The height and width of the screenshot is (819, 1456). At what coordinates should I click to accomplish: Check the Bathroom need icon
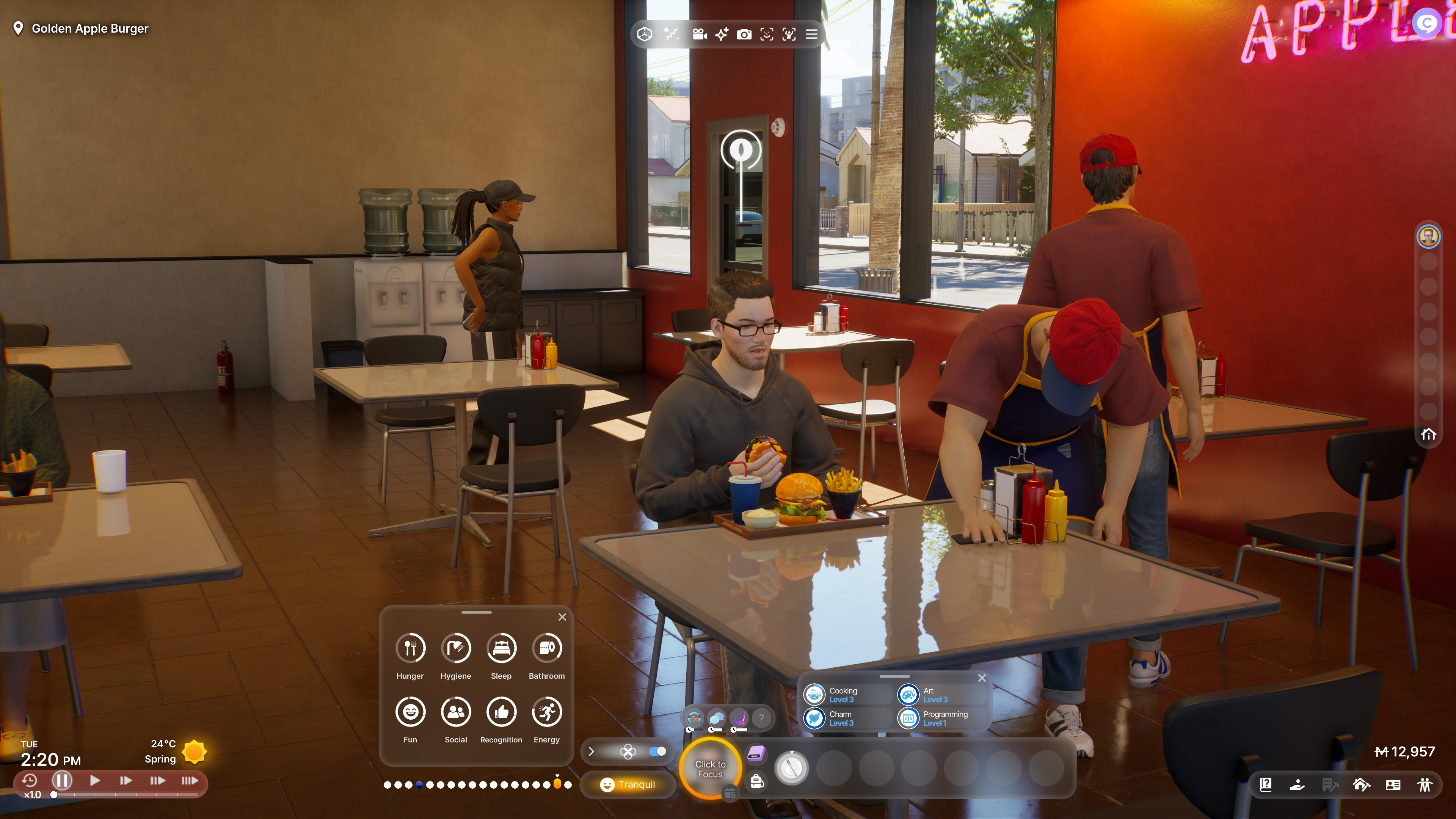[x=546, y=648]
